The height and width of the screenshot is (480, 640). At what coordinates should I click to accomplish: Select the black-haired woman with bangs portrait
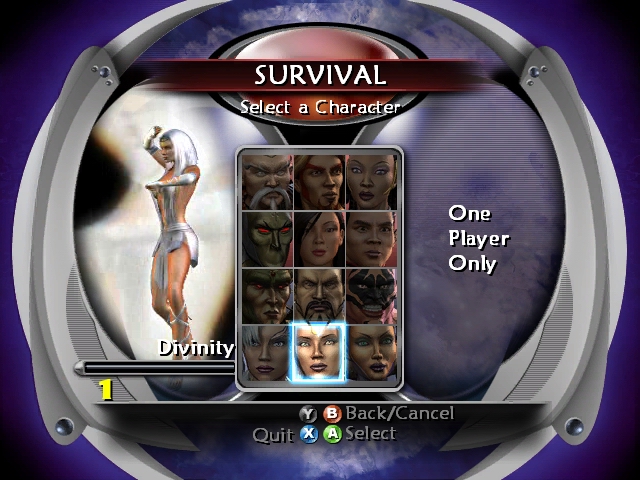coord(319,238)
